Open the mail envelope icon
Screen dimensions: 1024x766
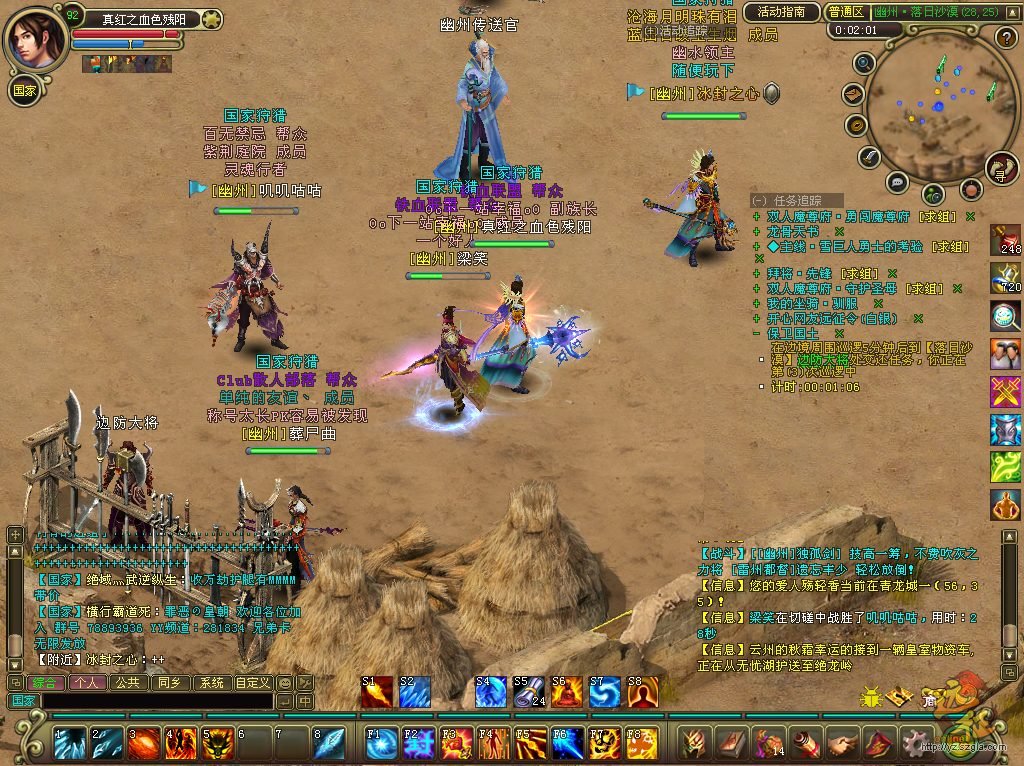[853, 94]
